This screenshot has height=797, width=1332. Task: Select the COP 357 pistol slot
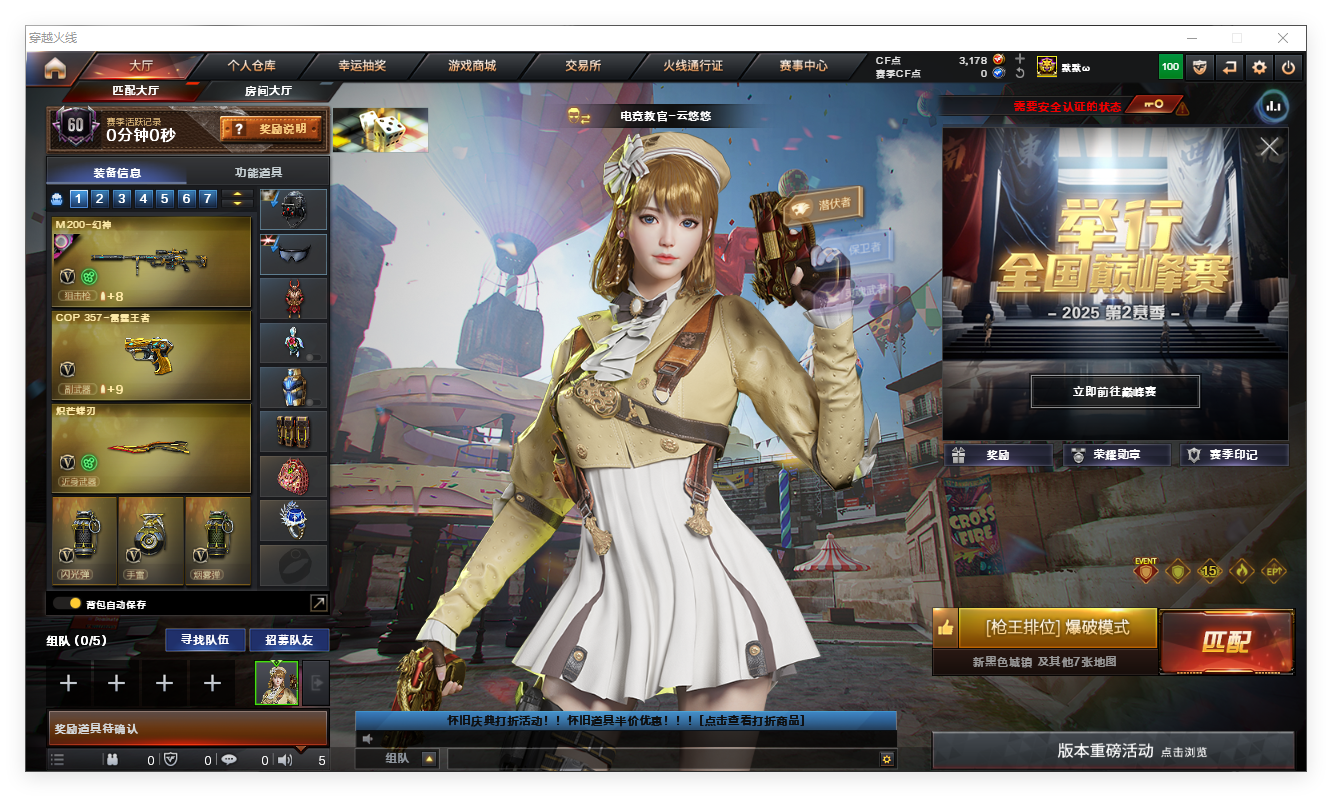151,355
